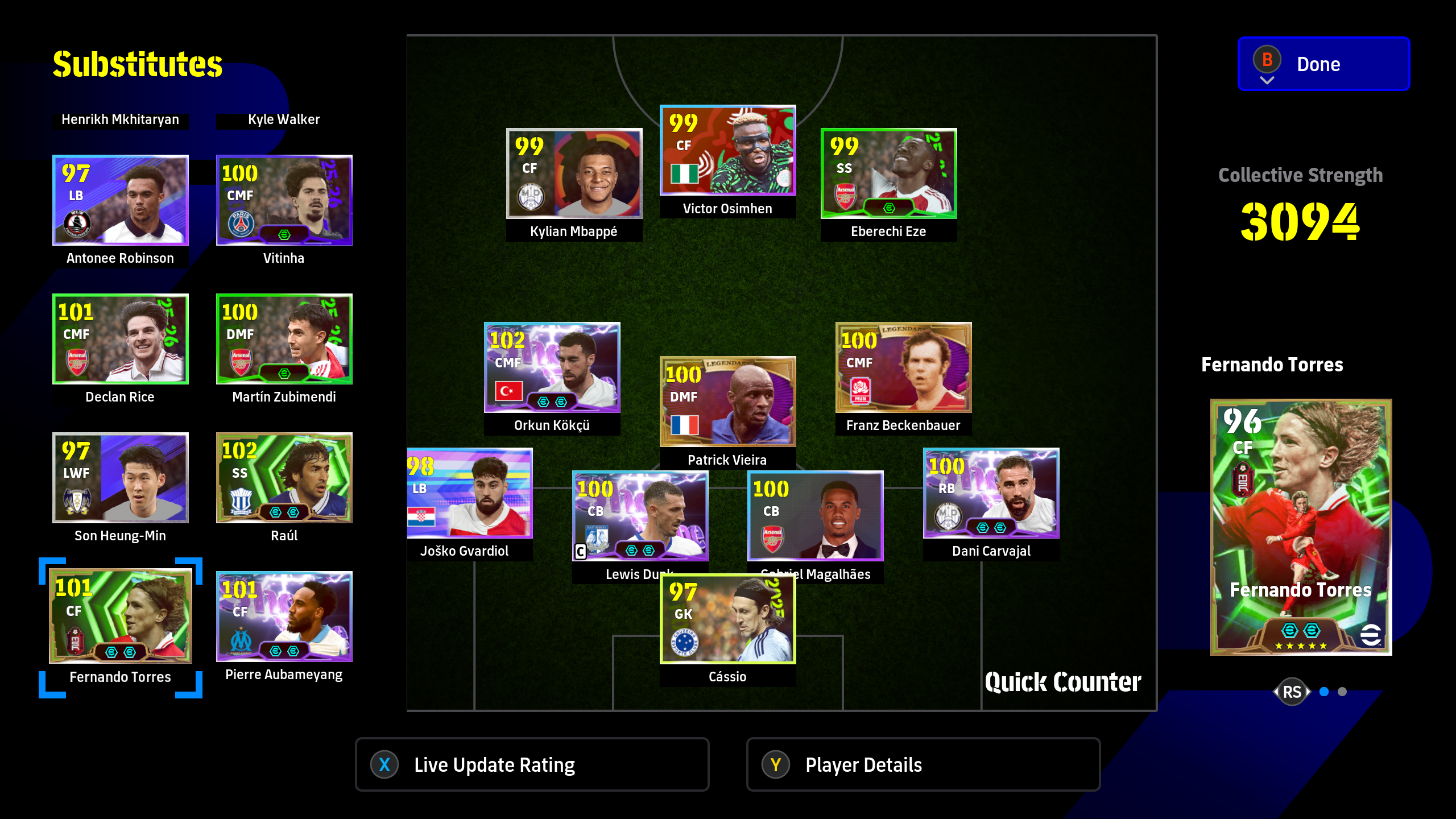This screenshot has height=819, width=1456.
Task: Select Fernando Torres substitute card
Action: tap(120, 617)
